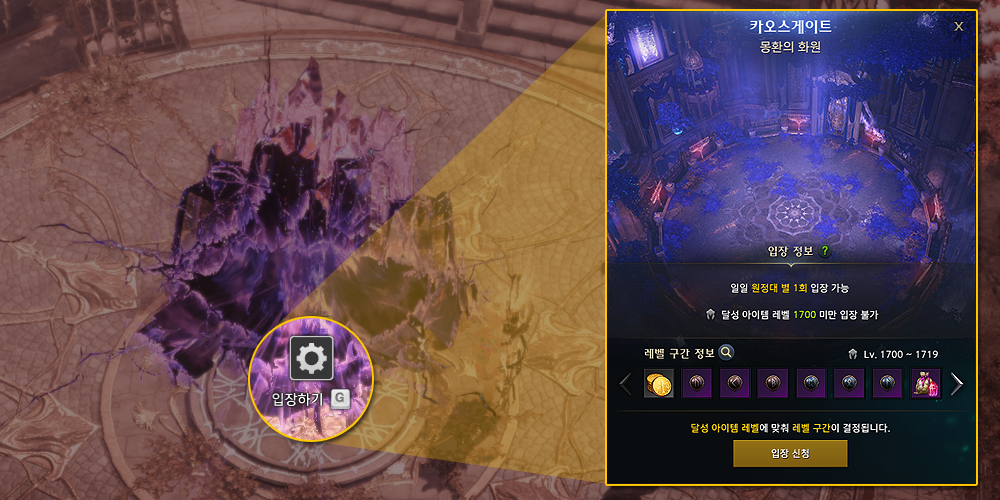Open the 레벨 구간 정보 magnifier
This screenshot has width=1000, height=500.
727,352
